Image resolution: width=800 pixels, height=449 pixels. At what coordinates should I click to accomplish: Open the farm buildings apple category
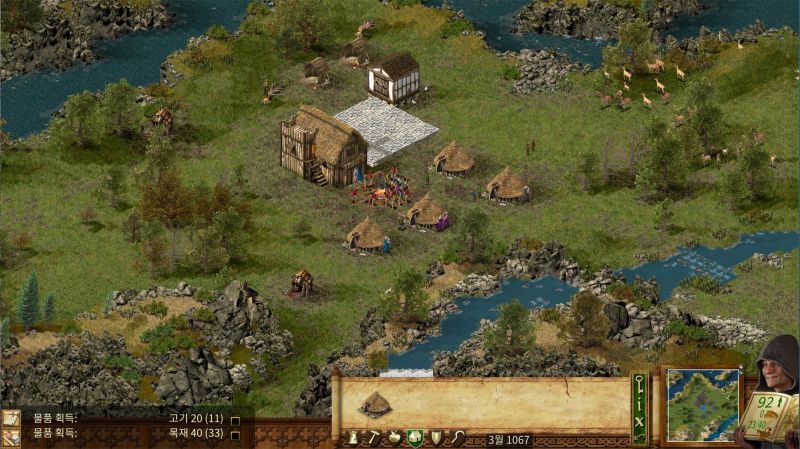point(394,438)
